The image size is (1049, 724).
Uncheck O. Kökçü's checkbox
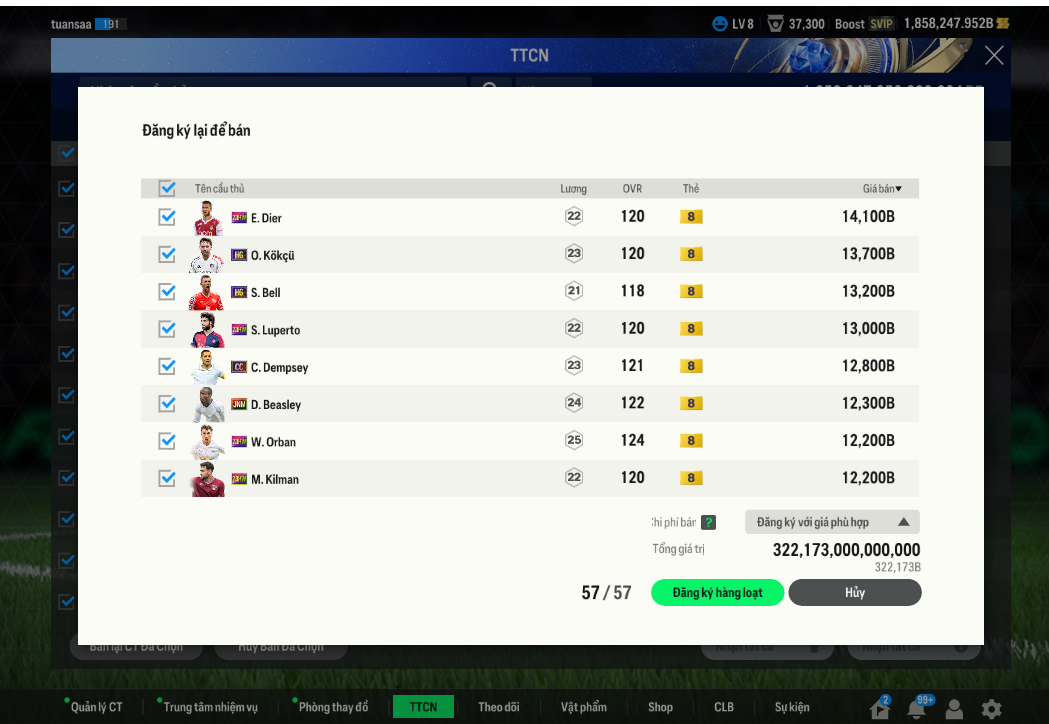click(x=167, y=254)
